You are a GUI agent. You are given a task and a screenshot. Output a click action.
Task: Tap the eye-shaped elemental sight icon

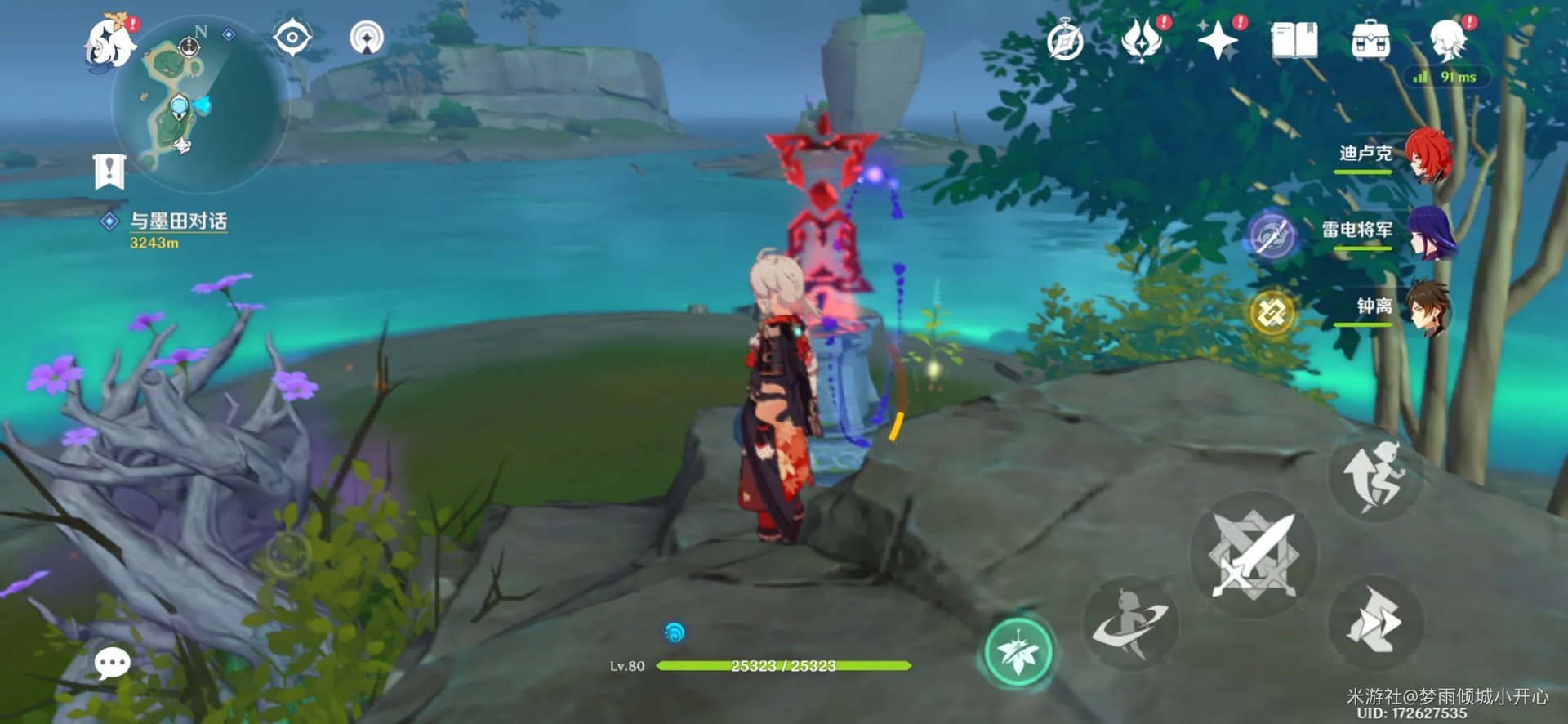(x=292, y=38)
